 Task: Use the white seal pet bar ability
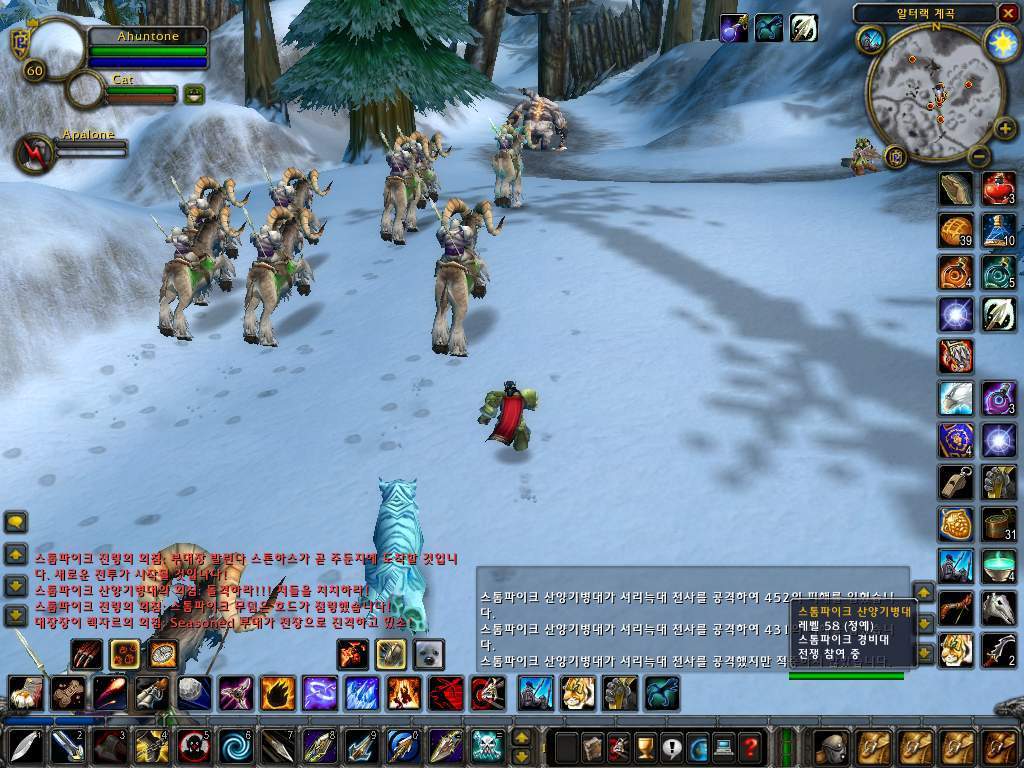428,654
